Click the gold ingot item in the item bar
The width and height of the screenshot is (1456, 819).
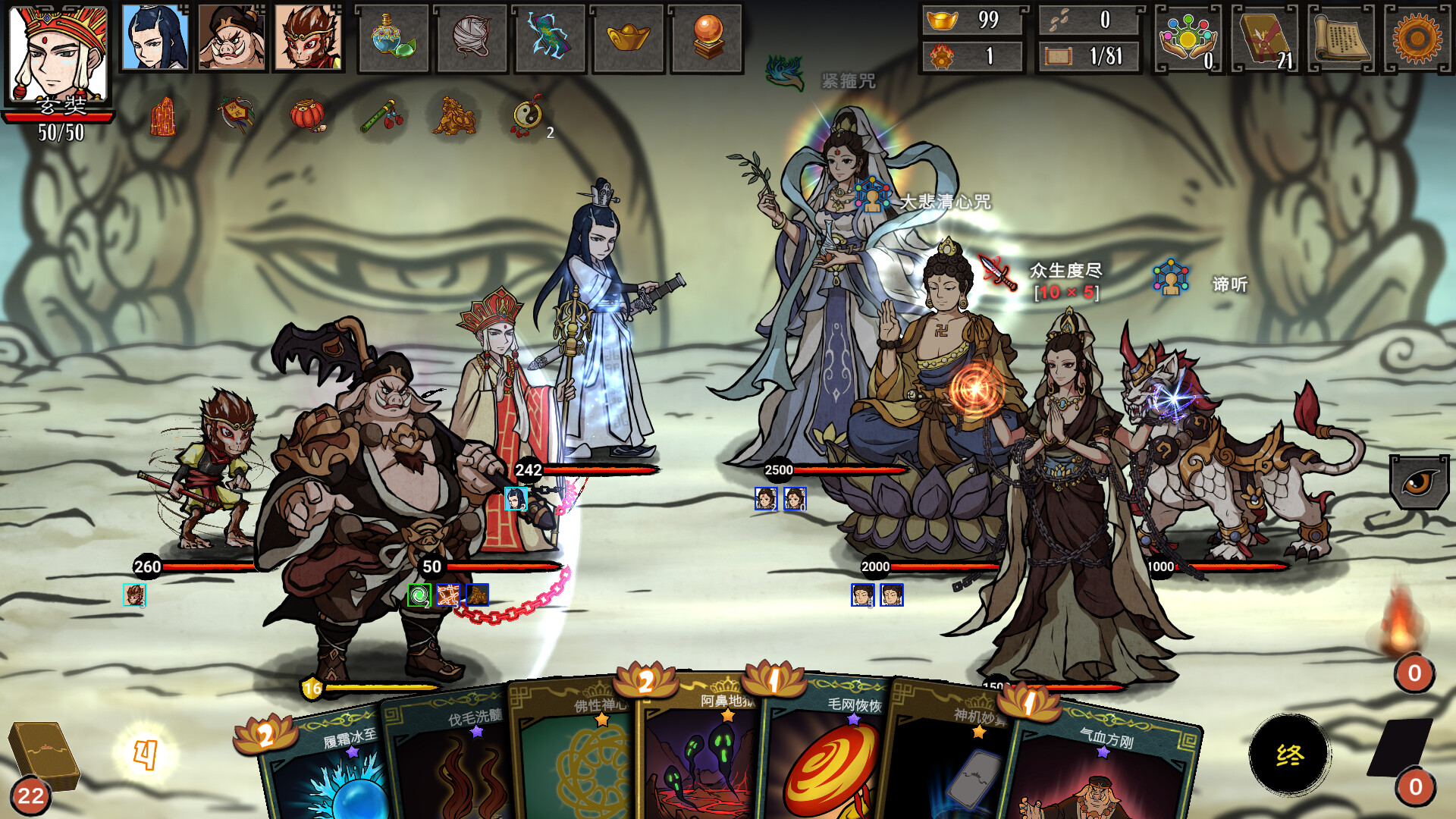click(x=628, y=38)
